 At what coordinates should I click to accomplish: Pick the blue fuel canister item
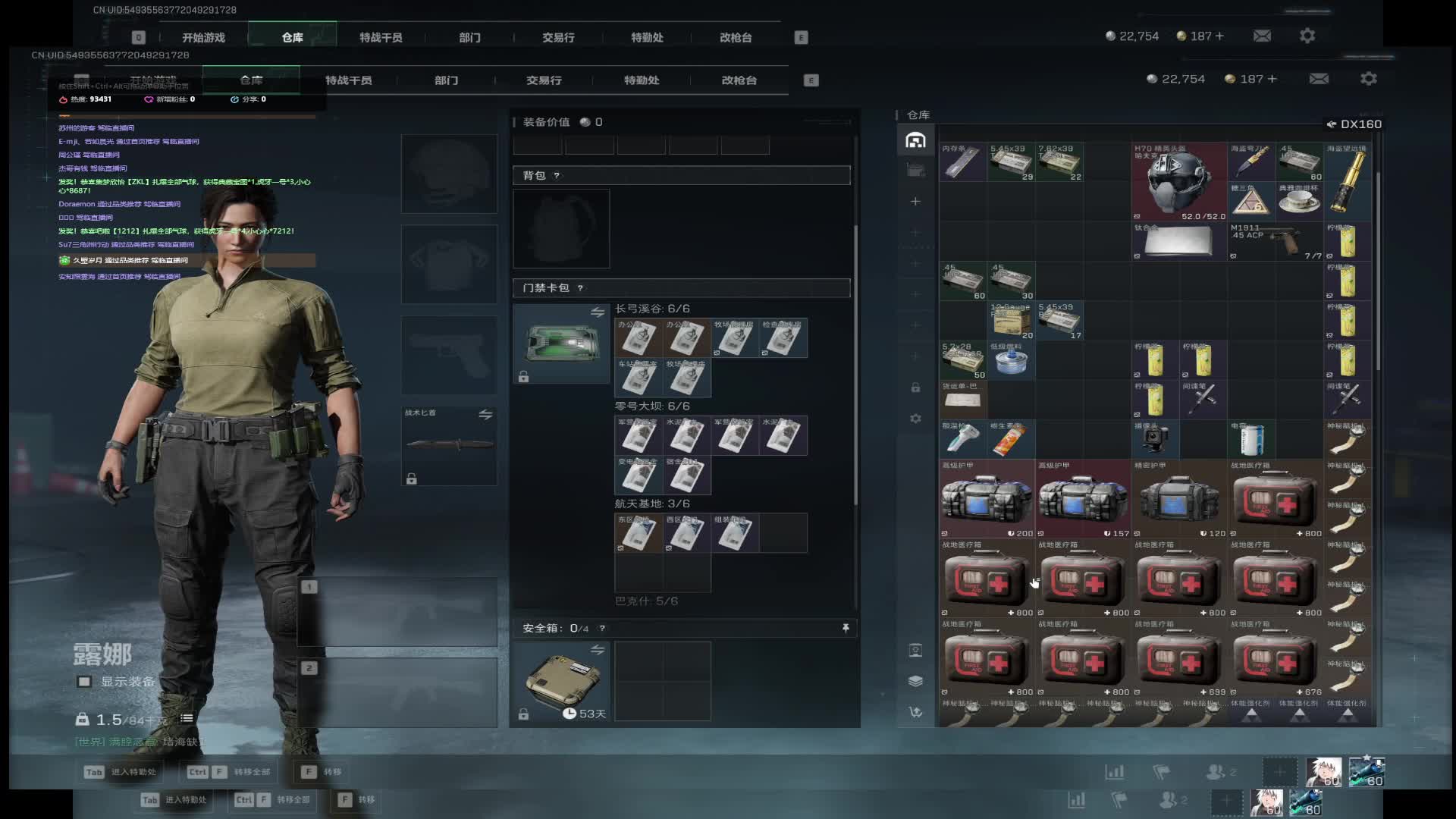[x=1011, y=360]
